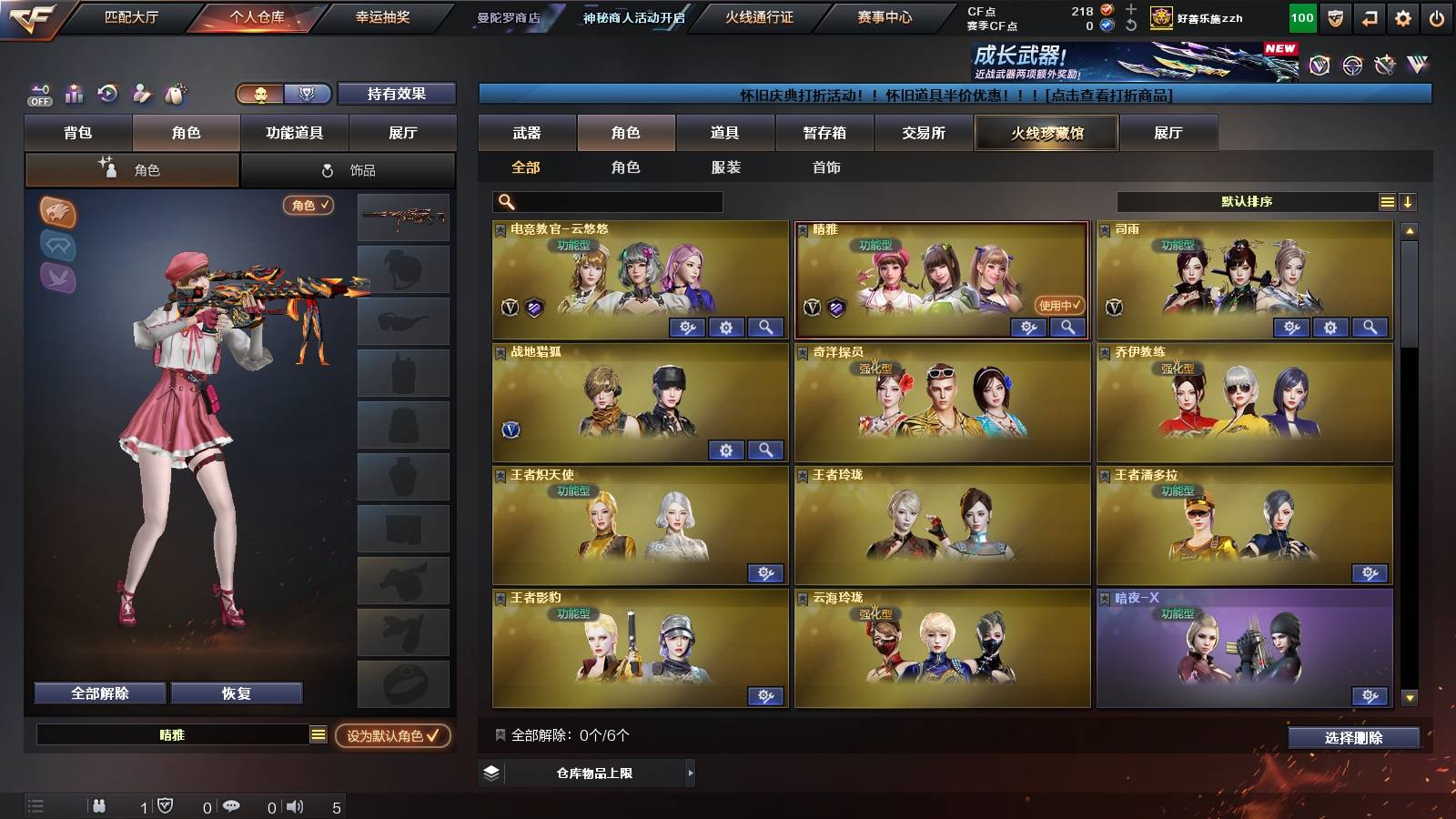Click the magnifier icon on 战地猎狐 card
Viewport: 1456px width, 819px height.
click(765, 450)
